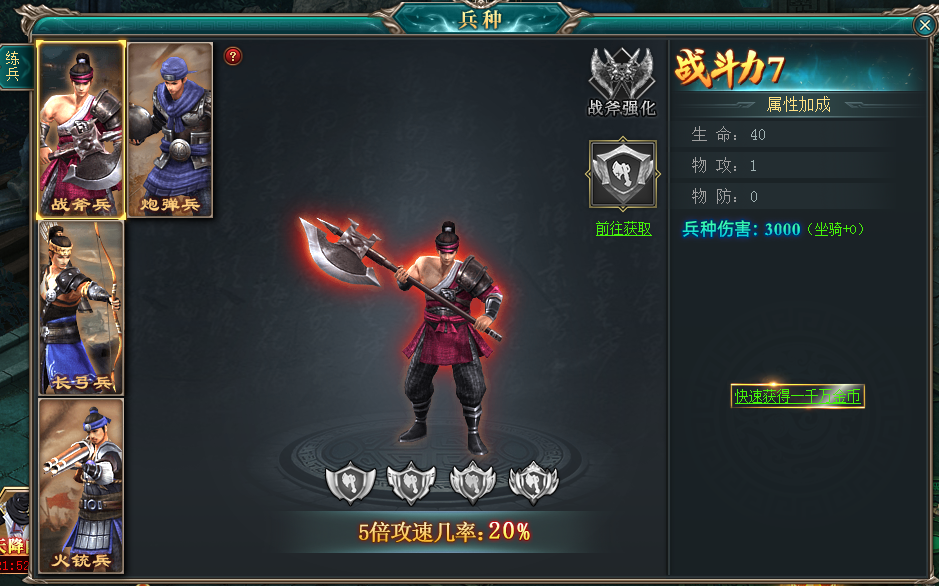Switch to the 练兵 side tab
Image resolution: width=939 pixels, height=586 pixels.
pos(13,66)
